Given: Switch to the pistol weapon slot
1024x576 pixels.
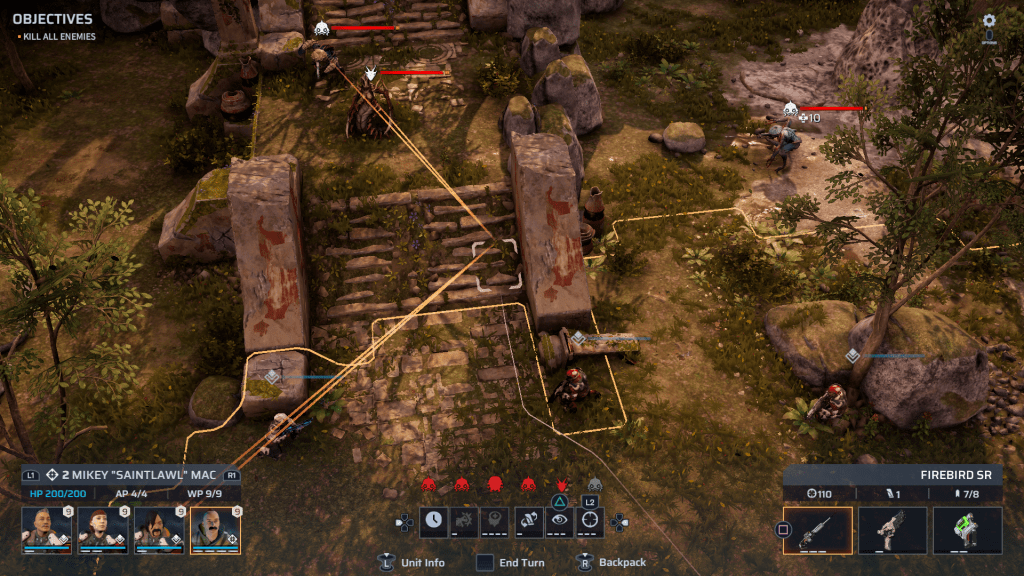Looking at the screenshot, I should [892, 530].
